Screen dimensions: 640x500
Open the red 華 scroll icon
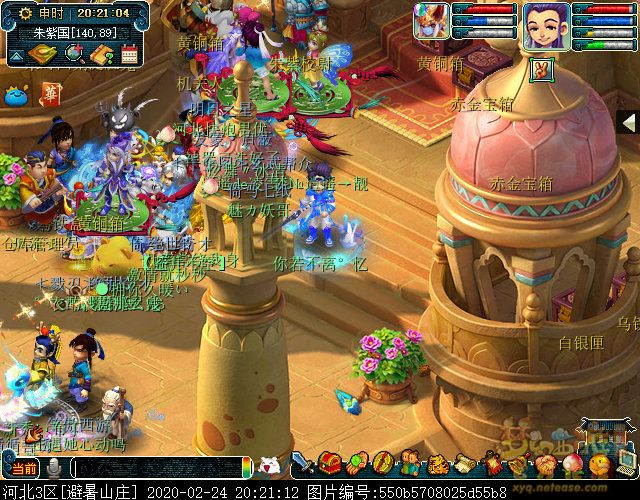[50, 96]
